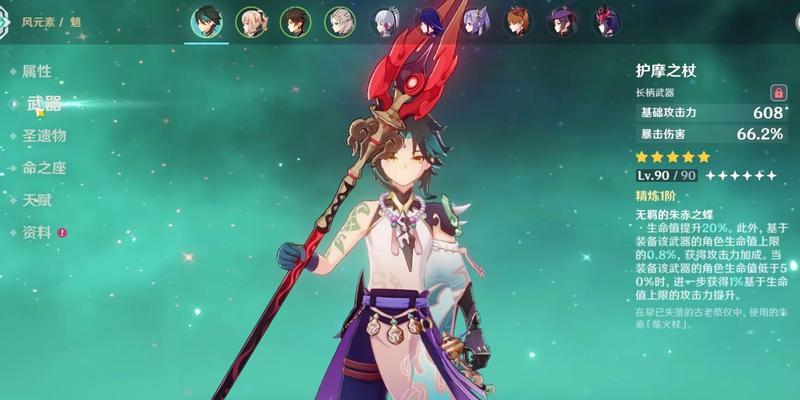Image resolution: width=800 pixels, height=400 pixels.
Task: Select the 武器 weapon menu entry
Action: pyautogui.click(x=41, y=103)
